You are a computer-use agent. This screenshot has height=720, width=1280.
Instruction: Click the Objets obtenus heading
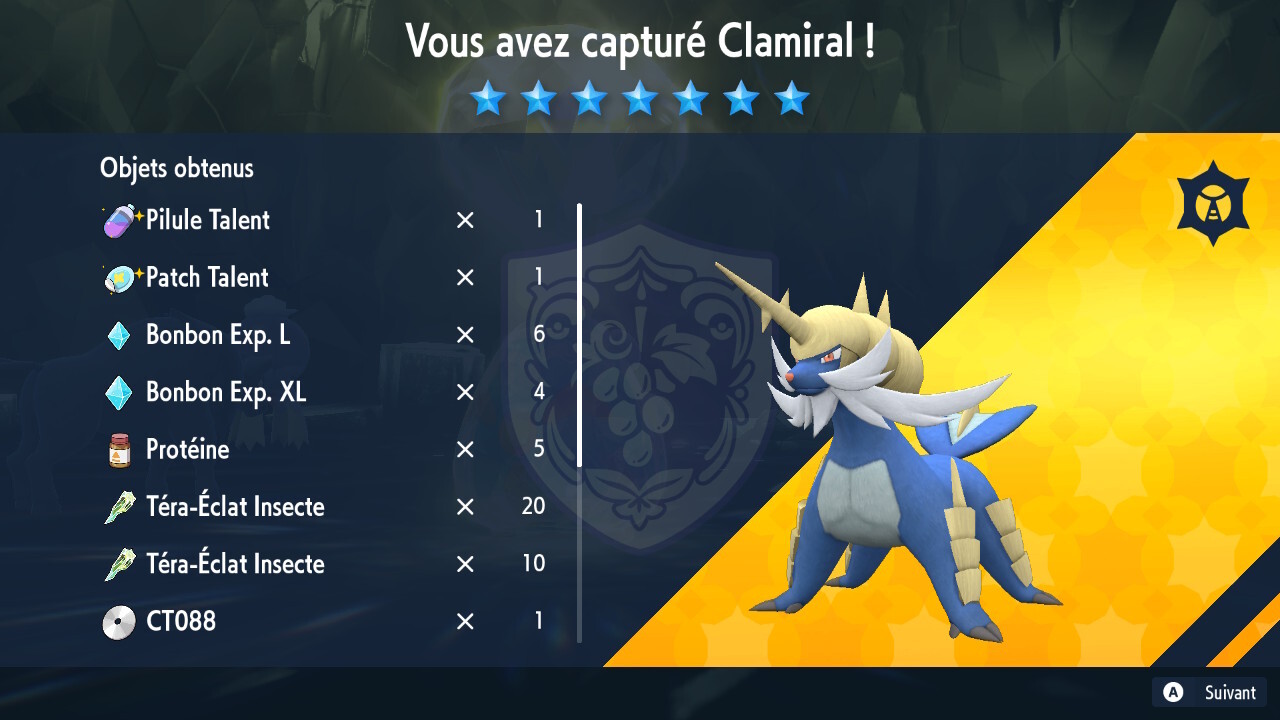pos(176,168)
